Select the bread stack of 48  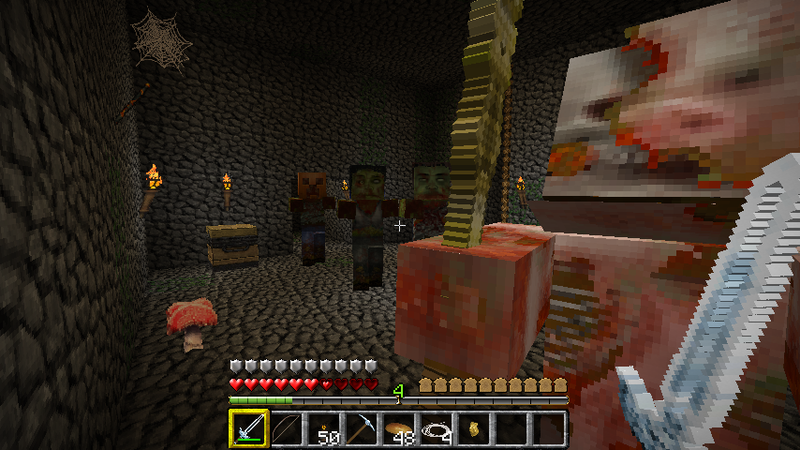pos(399,429)
